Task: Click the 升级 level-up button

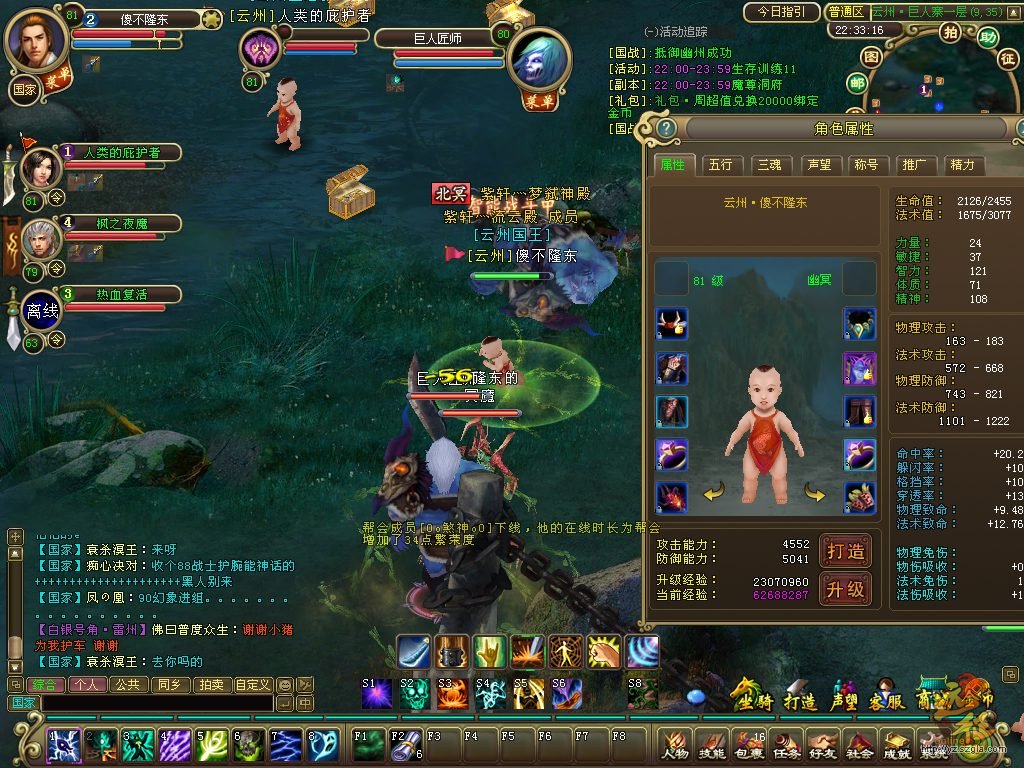Action: 845,589
